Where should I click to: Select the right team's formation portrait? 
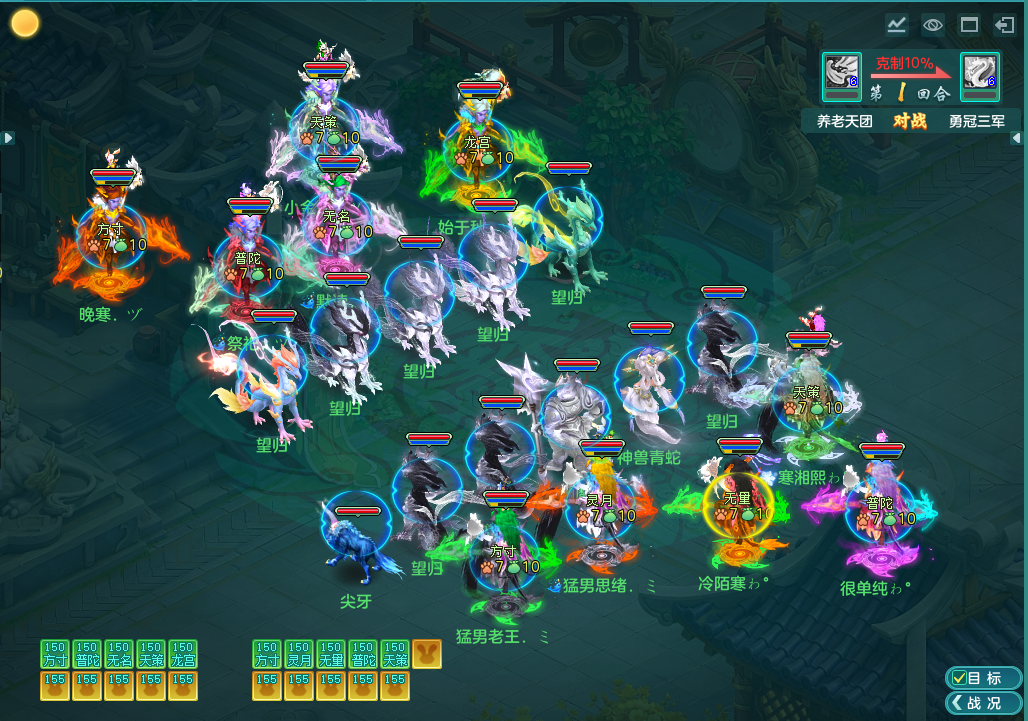pyautogui.click(x=979, y=76)
